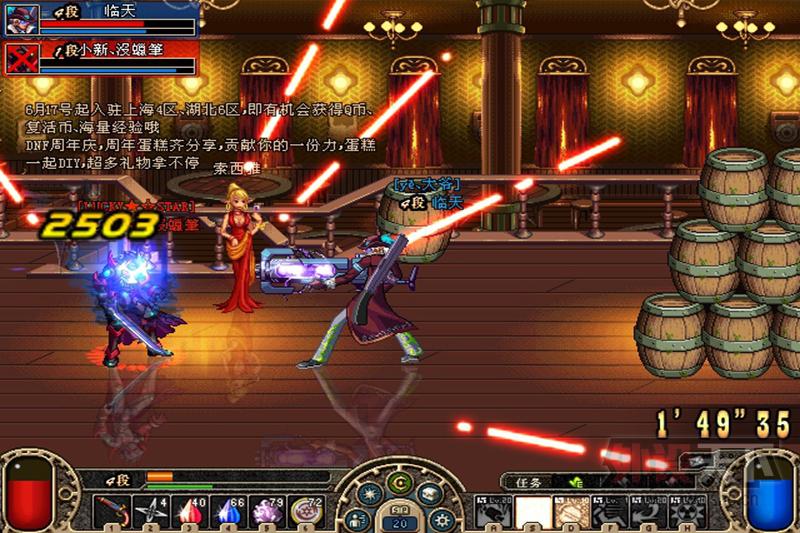Activate the skill bound to key G
800x533 pixels.
point(649,512)
